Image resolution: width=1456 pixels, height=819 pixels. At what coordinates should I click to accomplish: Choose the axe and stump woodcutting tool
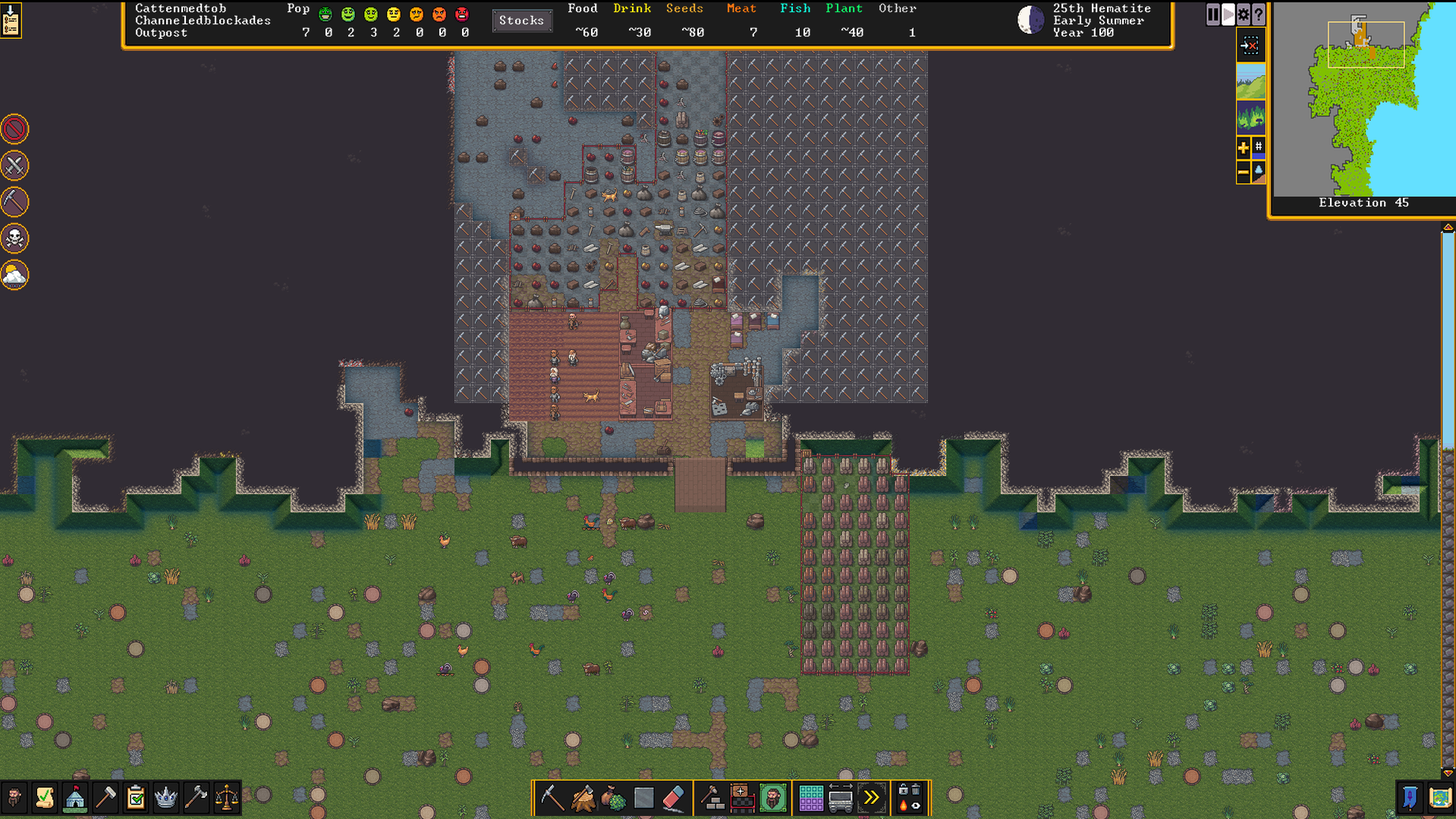click(583, 798)
